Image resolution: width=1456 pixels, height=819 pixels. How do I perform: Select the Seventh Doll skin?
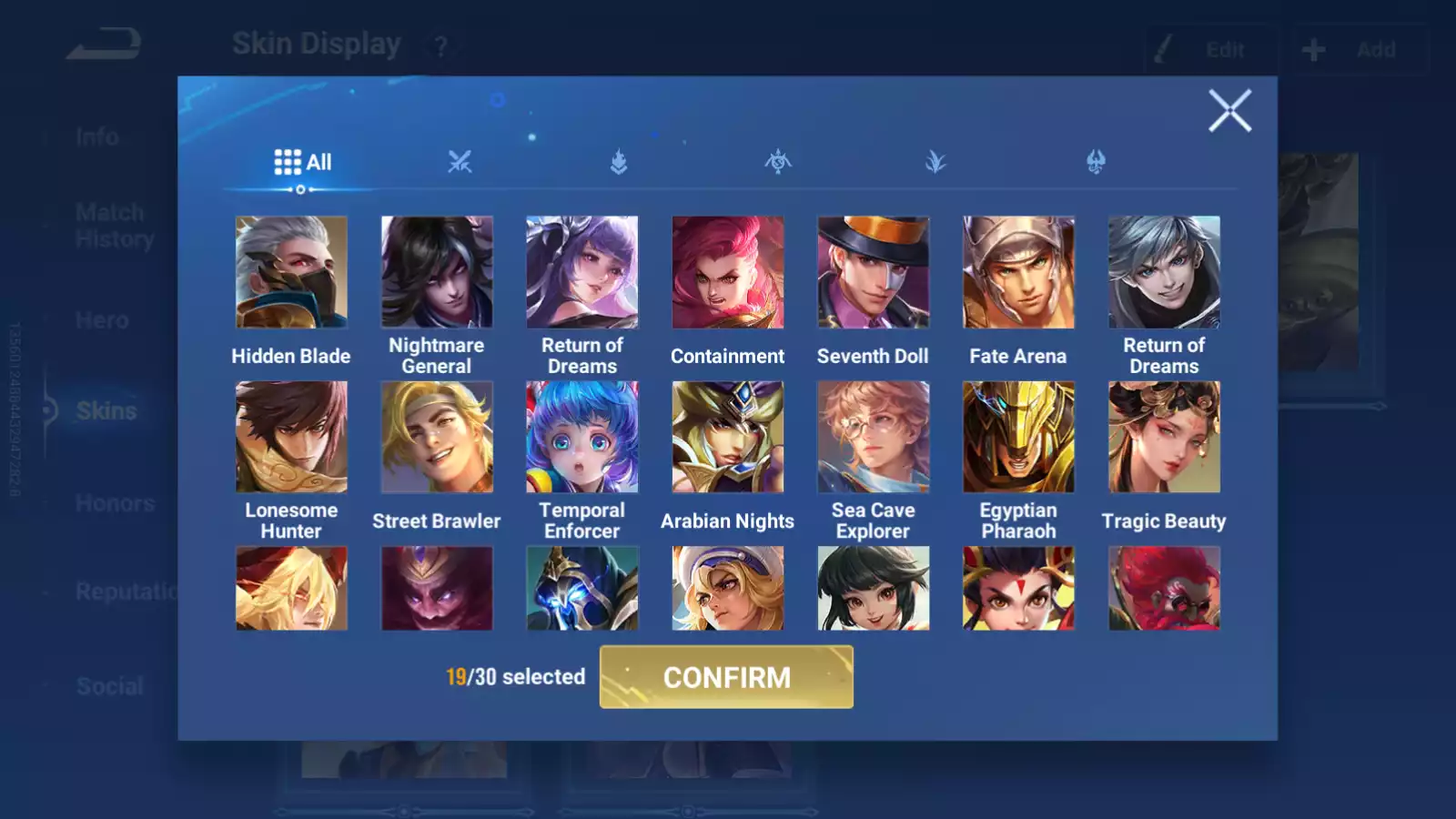click(873, 272)
